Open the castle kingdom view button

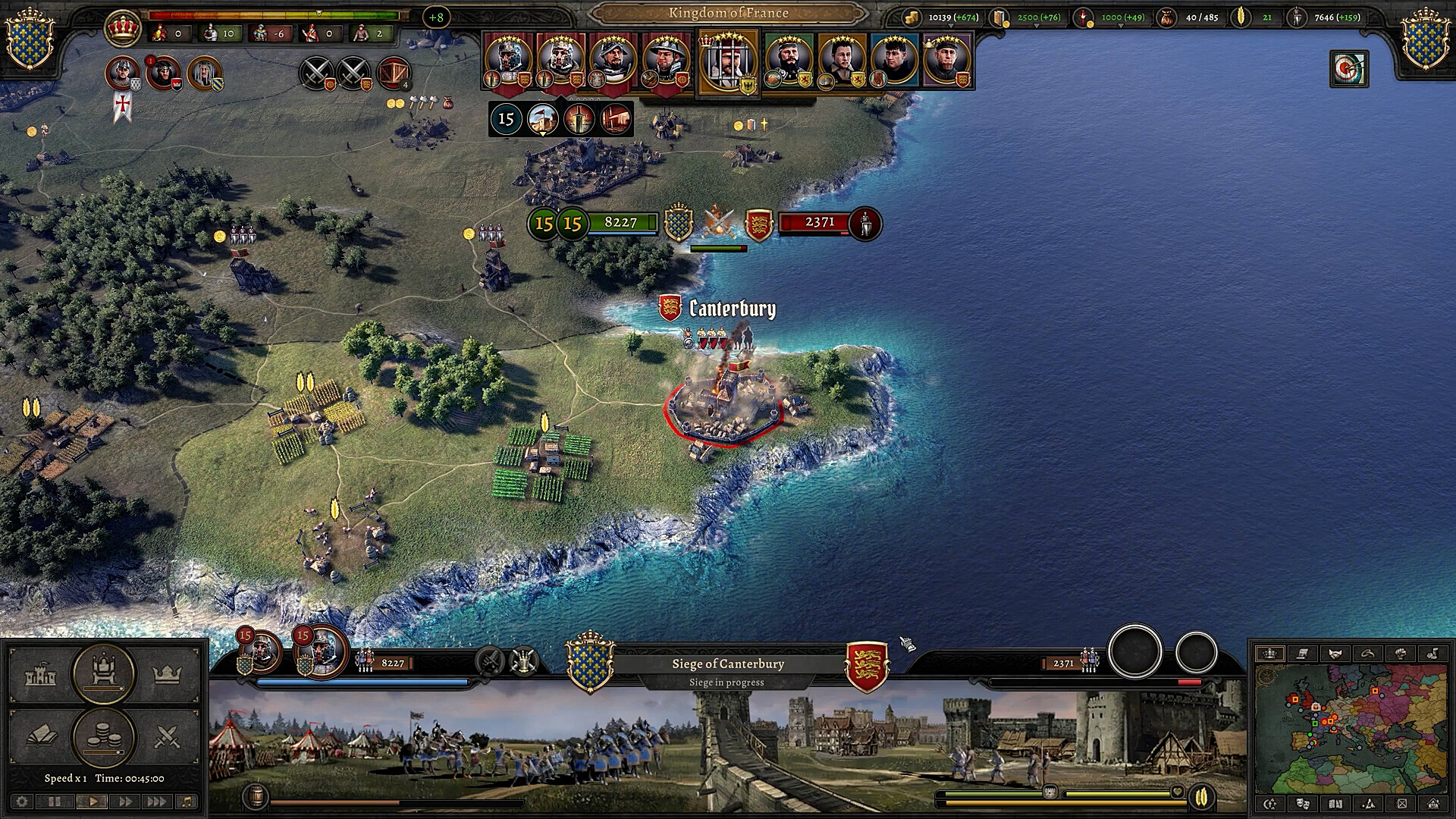click(x=40, y=674)
